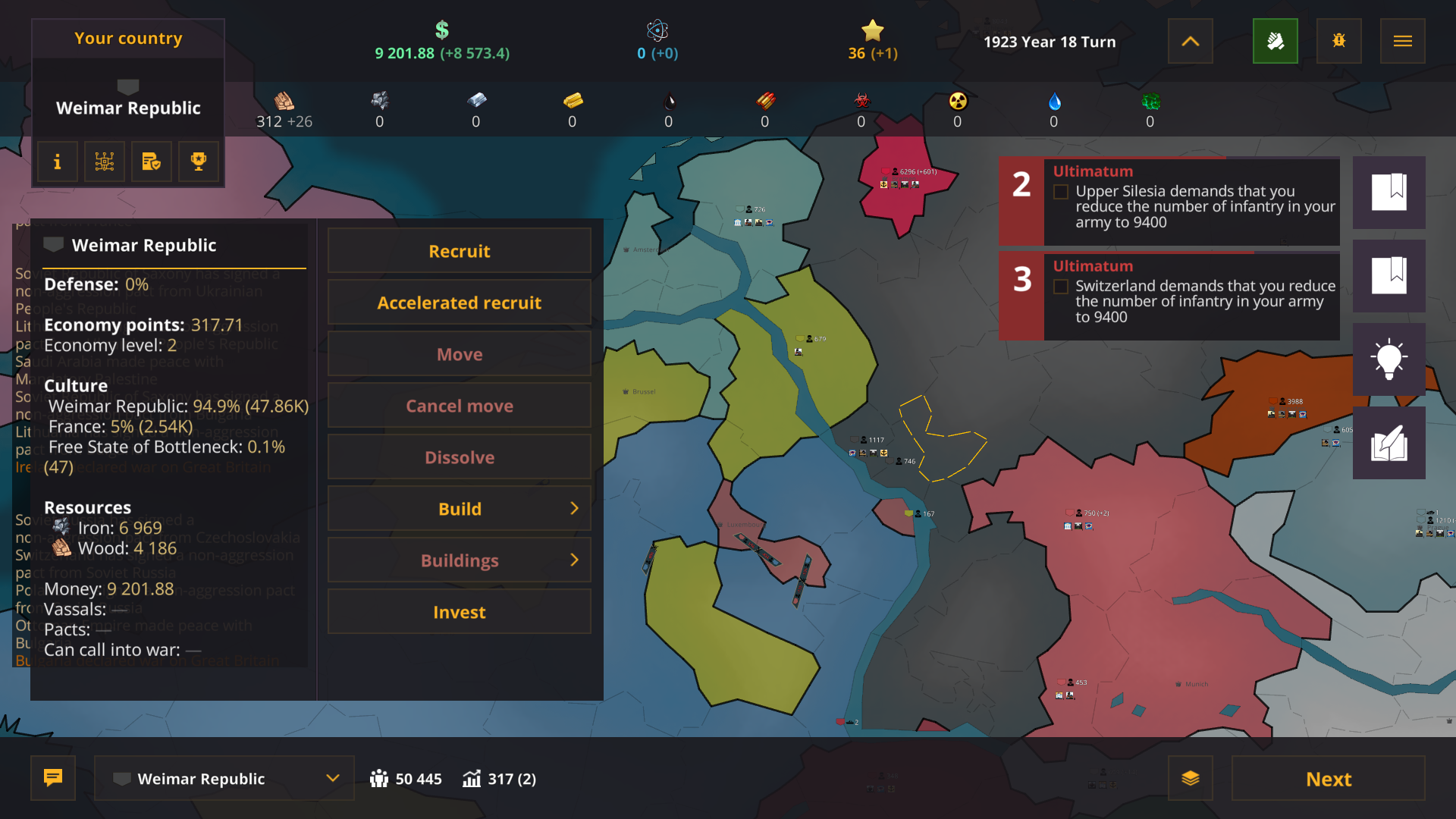Screen dimensions: 1456x819
Task: End the turn with the Next button
Action: point(1329,778)
